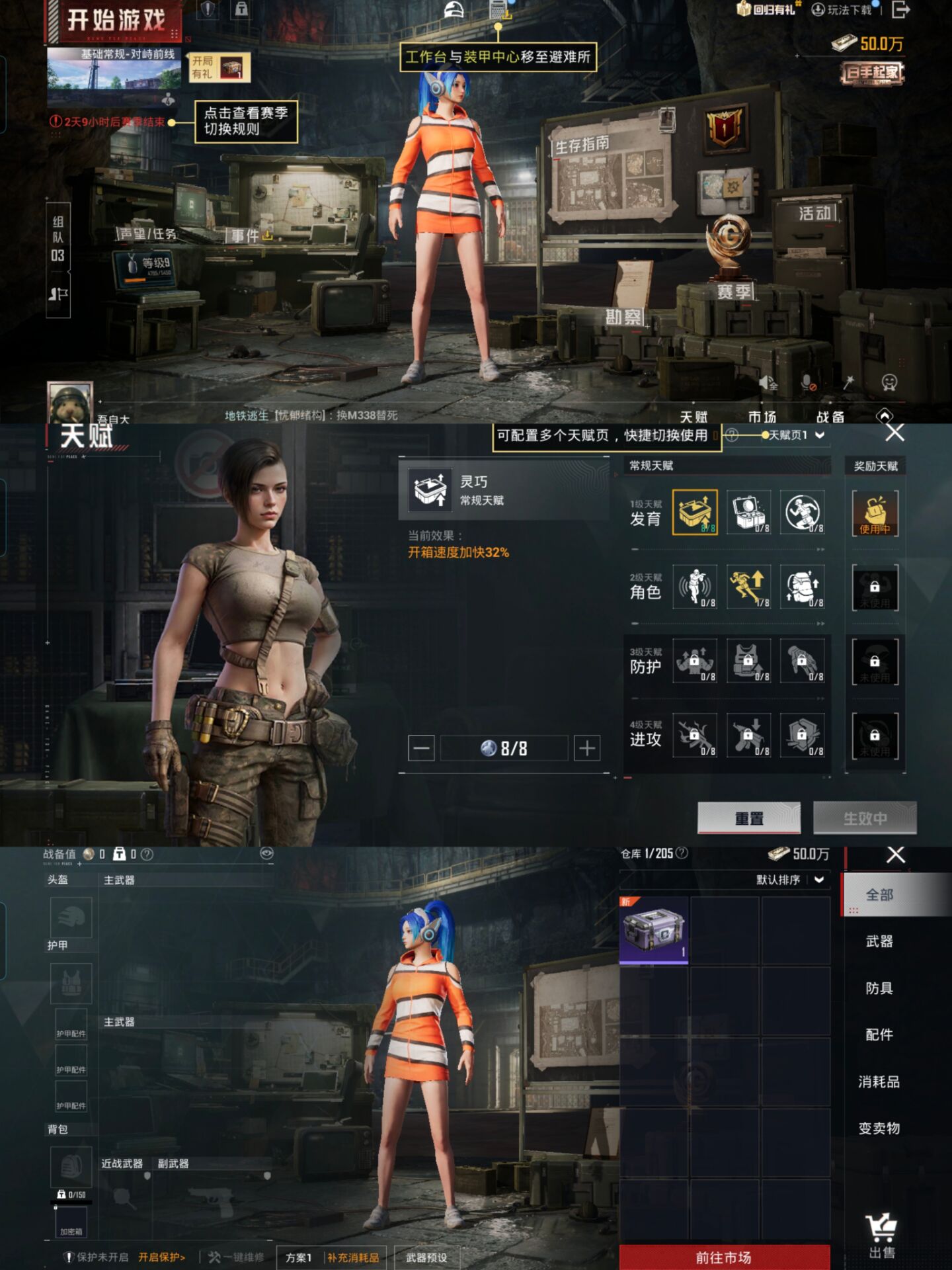
Task: Show the 变卖物 sellable items category
Action: click(879, 1128)
